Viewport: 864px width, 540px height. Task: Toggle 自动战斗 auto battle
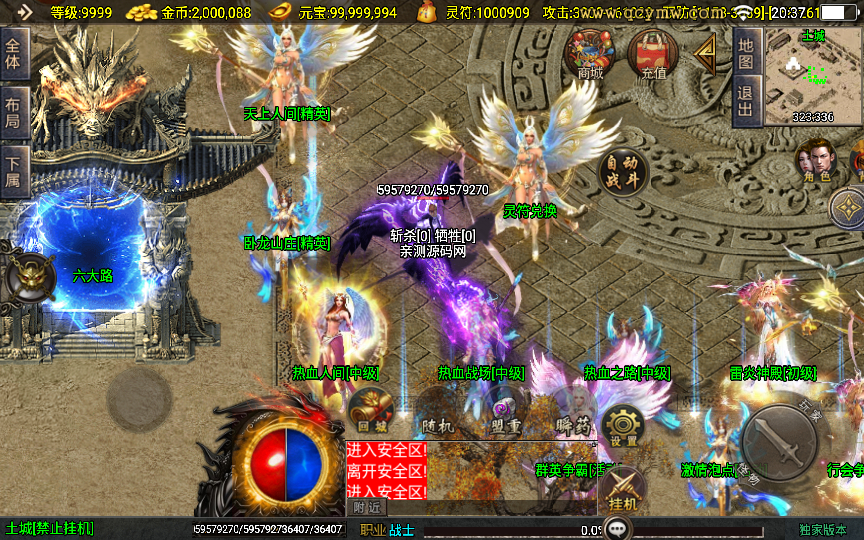coord(623,172)
